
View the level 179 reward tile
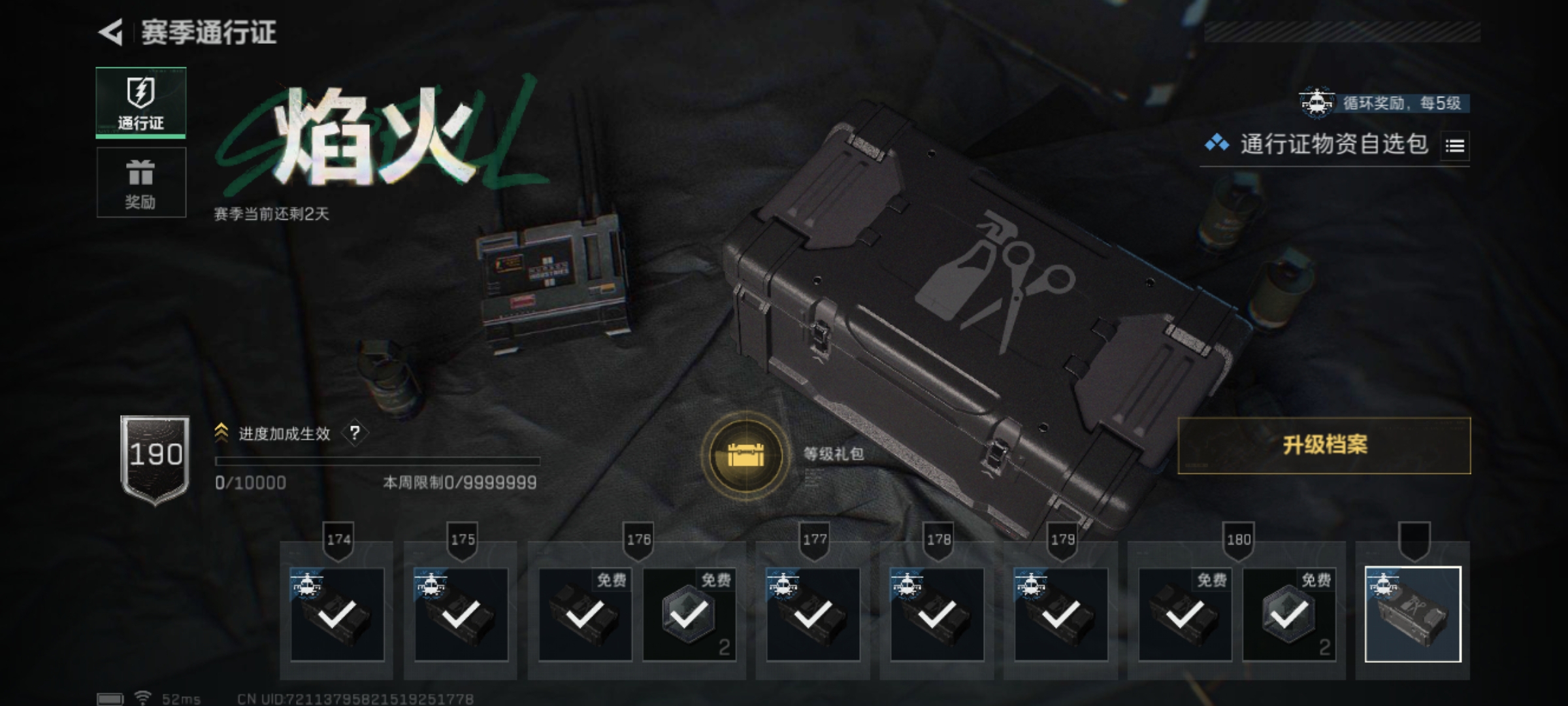pos(1061,614)
